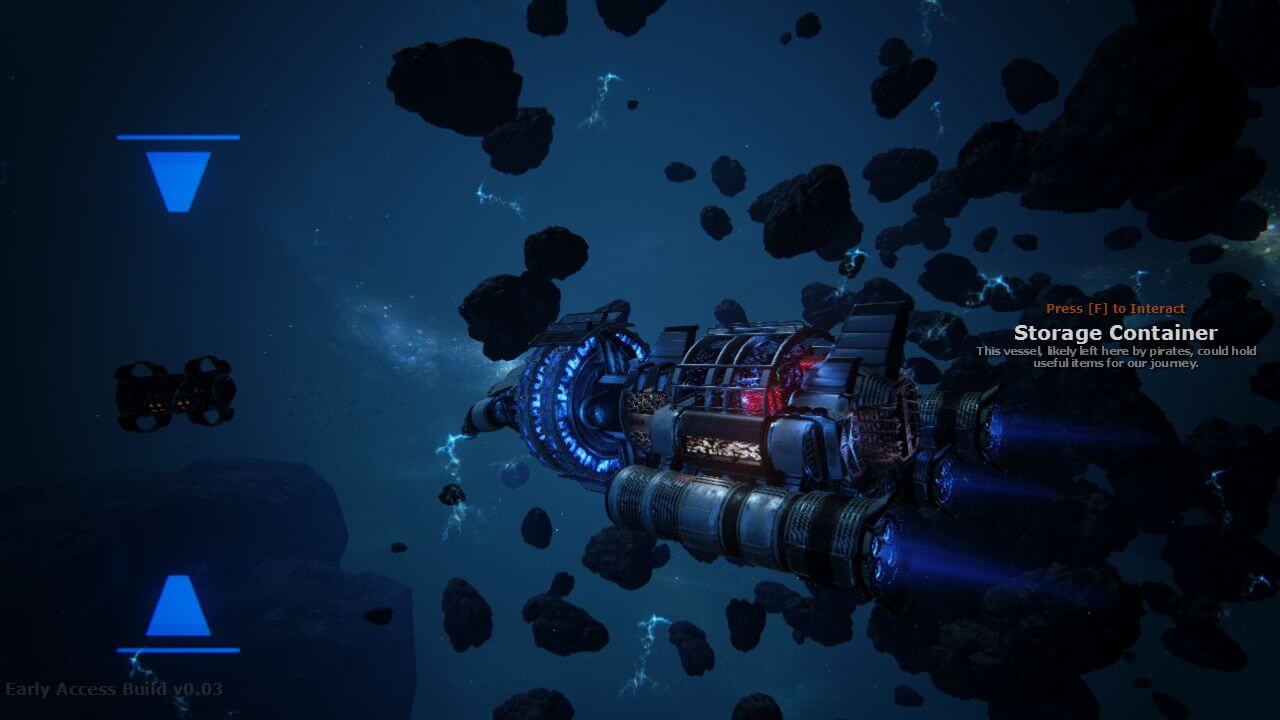The image size is (1280, 720).
Task: Click the blue downward-pointing arrow
Action: coord(178,180)
